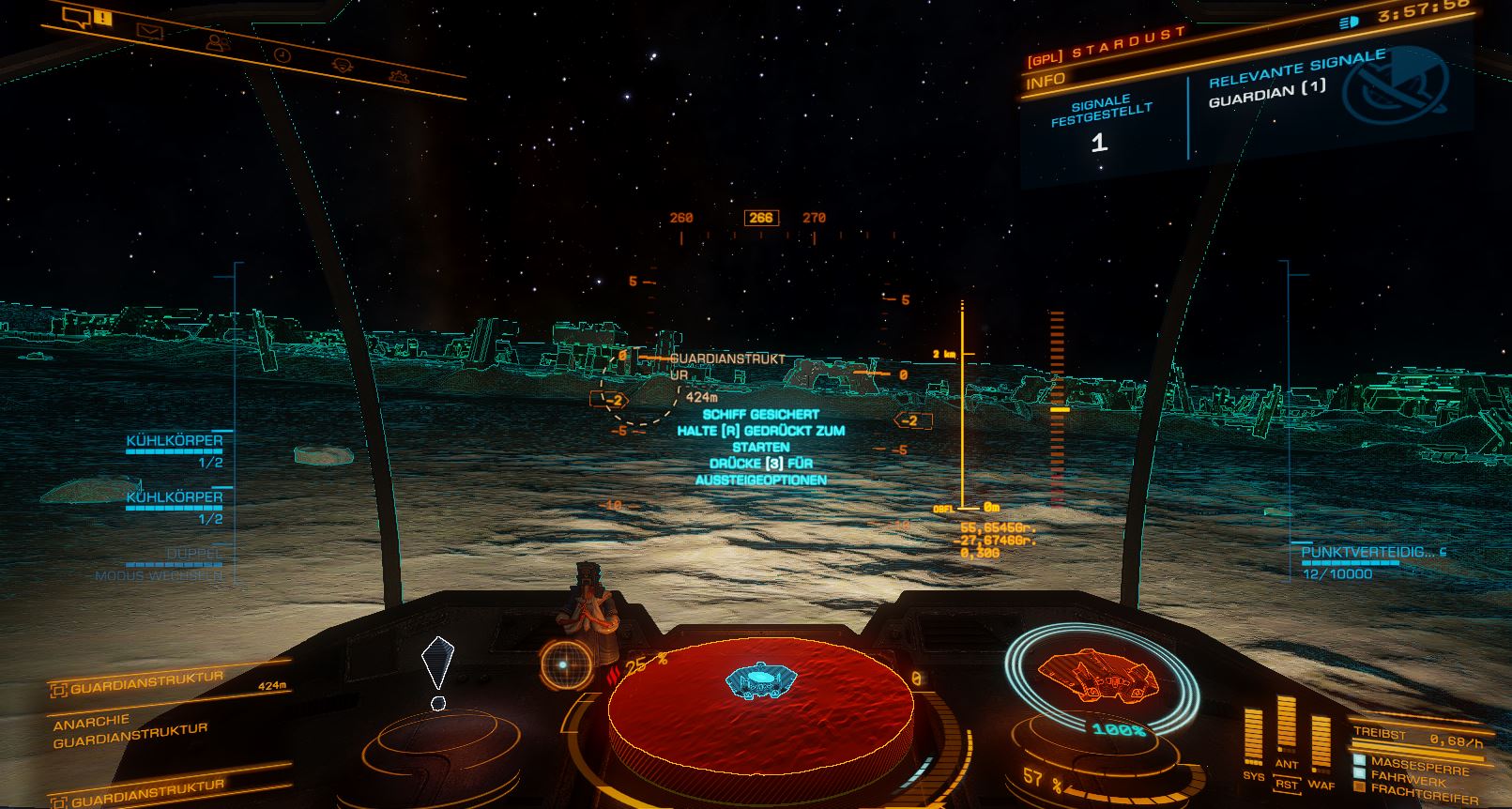Open the chat speech-bubble comms tab
Screen dimensions: 1512x809
76,16
